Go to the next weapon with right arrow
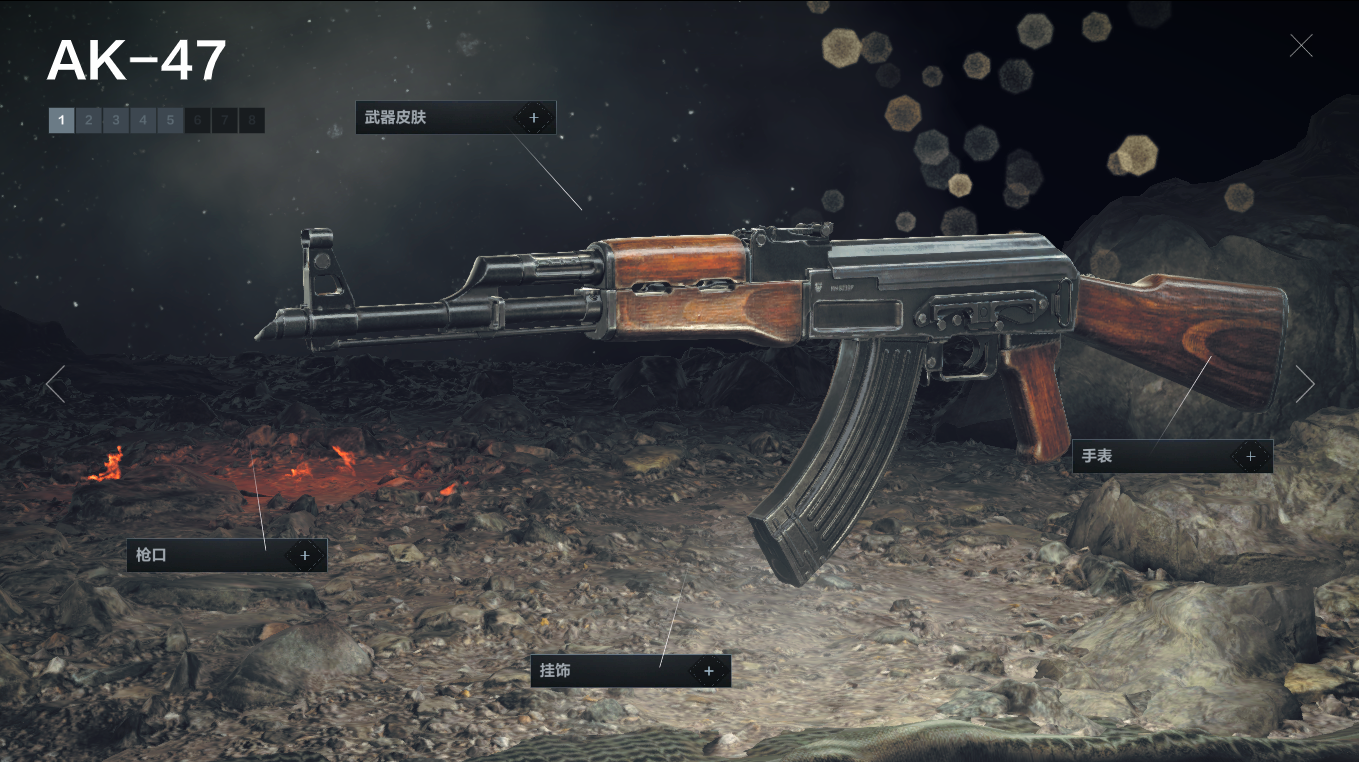 [x=1304, y=384]
